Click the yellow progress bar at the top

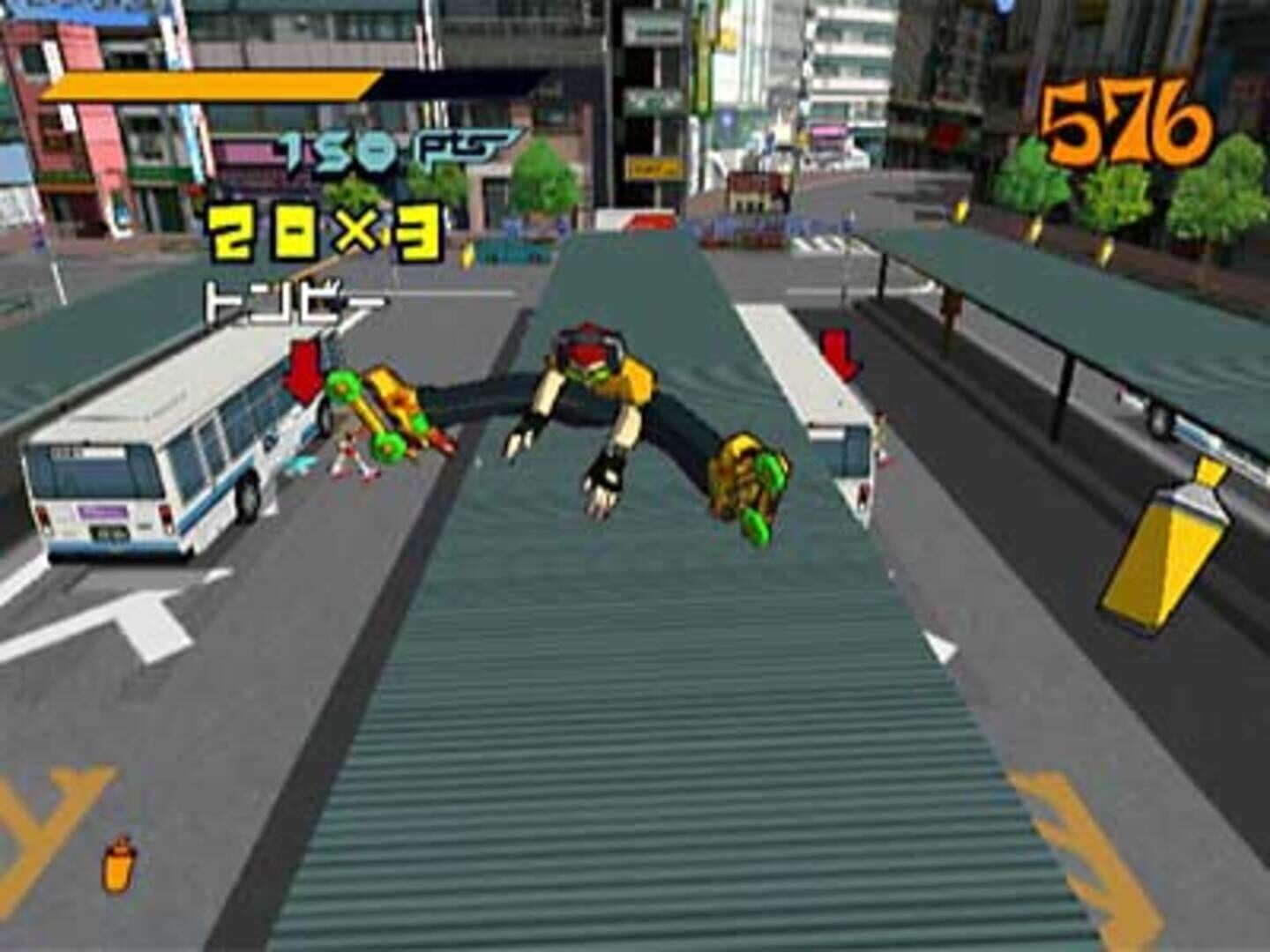tap(212, 88)
